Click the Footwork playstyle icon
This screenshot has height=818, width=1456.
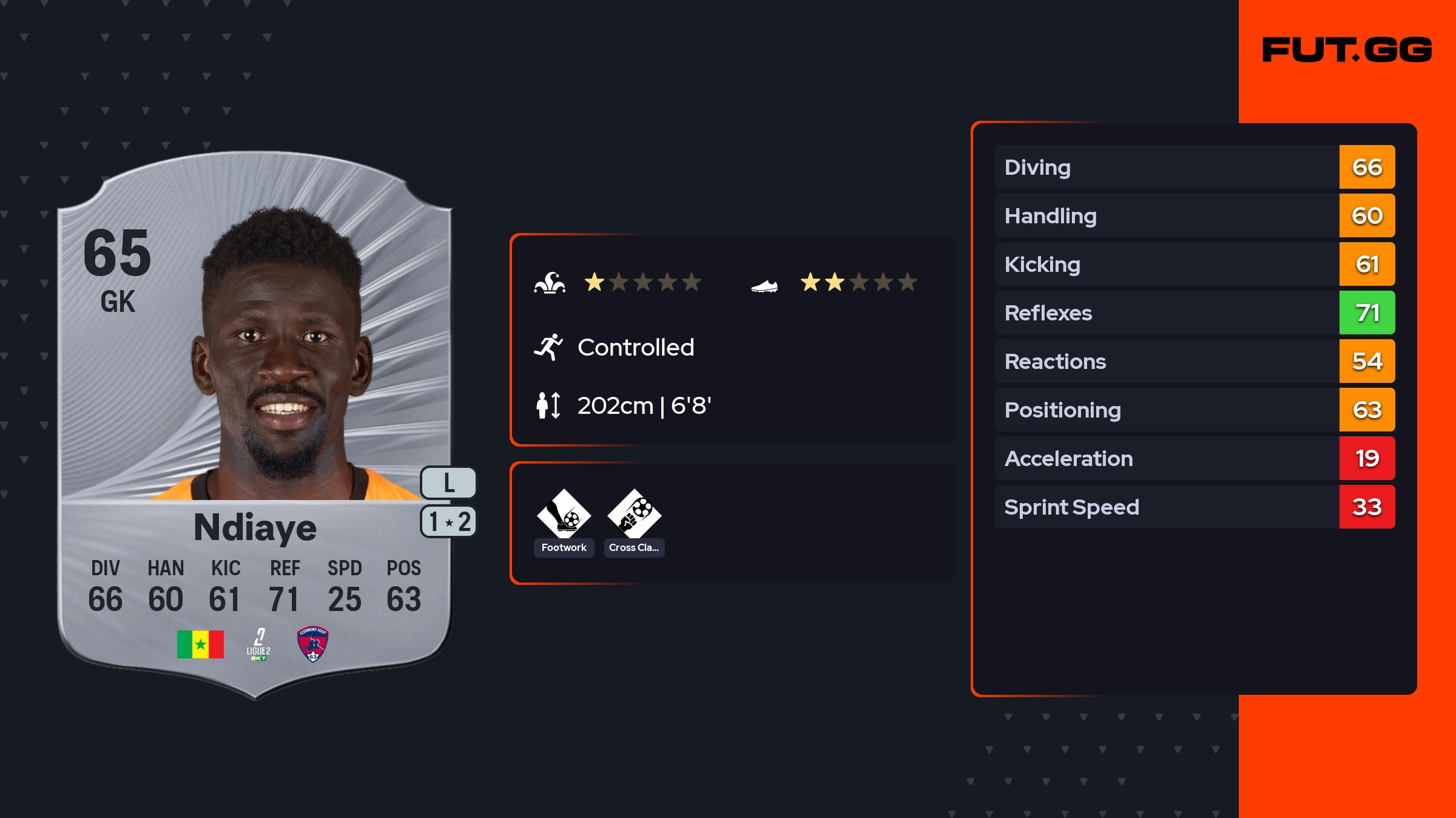pos(564,514)
